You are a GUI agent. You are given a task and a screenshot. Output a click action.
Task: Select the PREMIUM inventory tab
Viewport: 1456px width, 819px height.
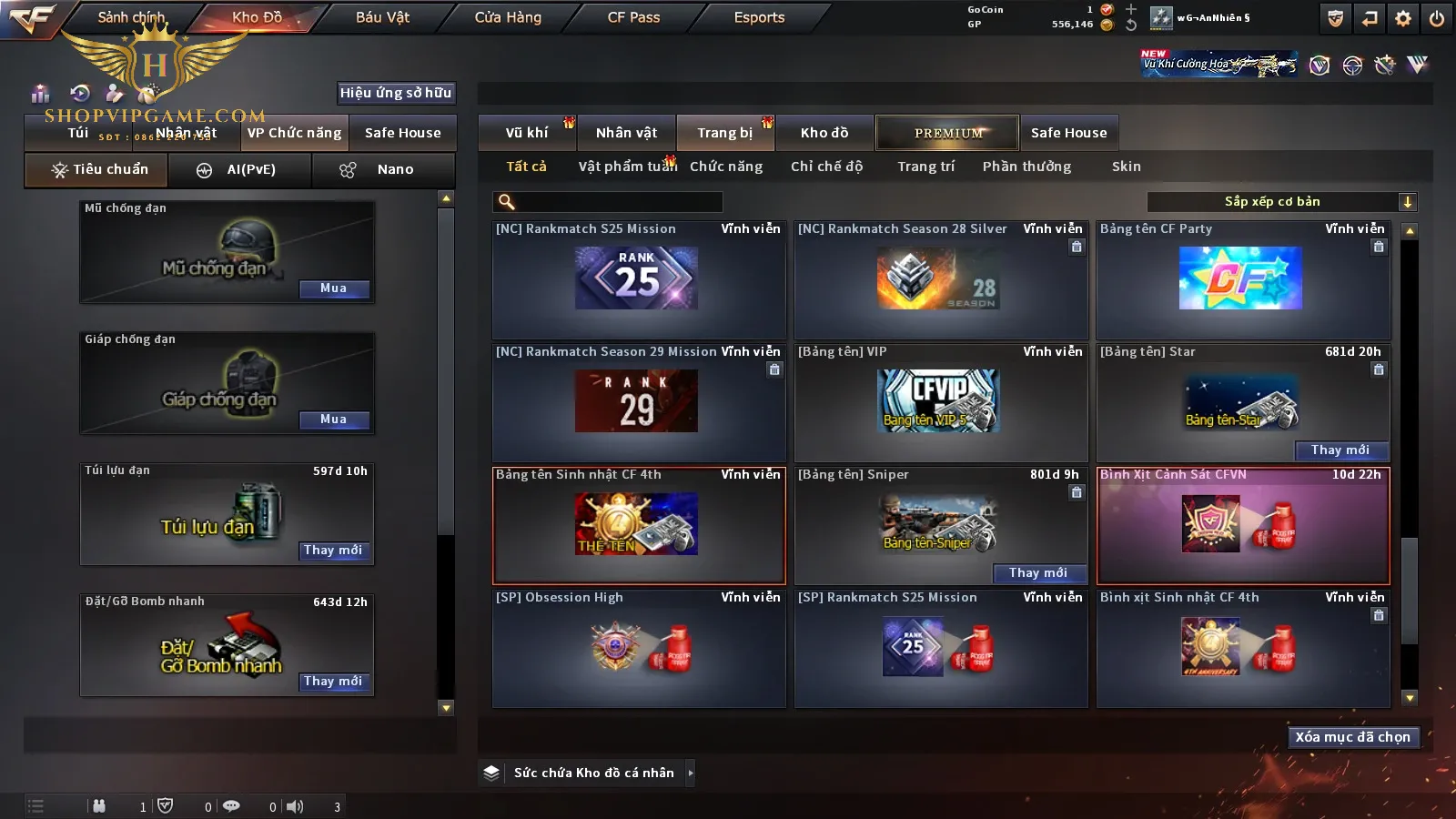(947, 133)
